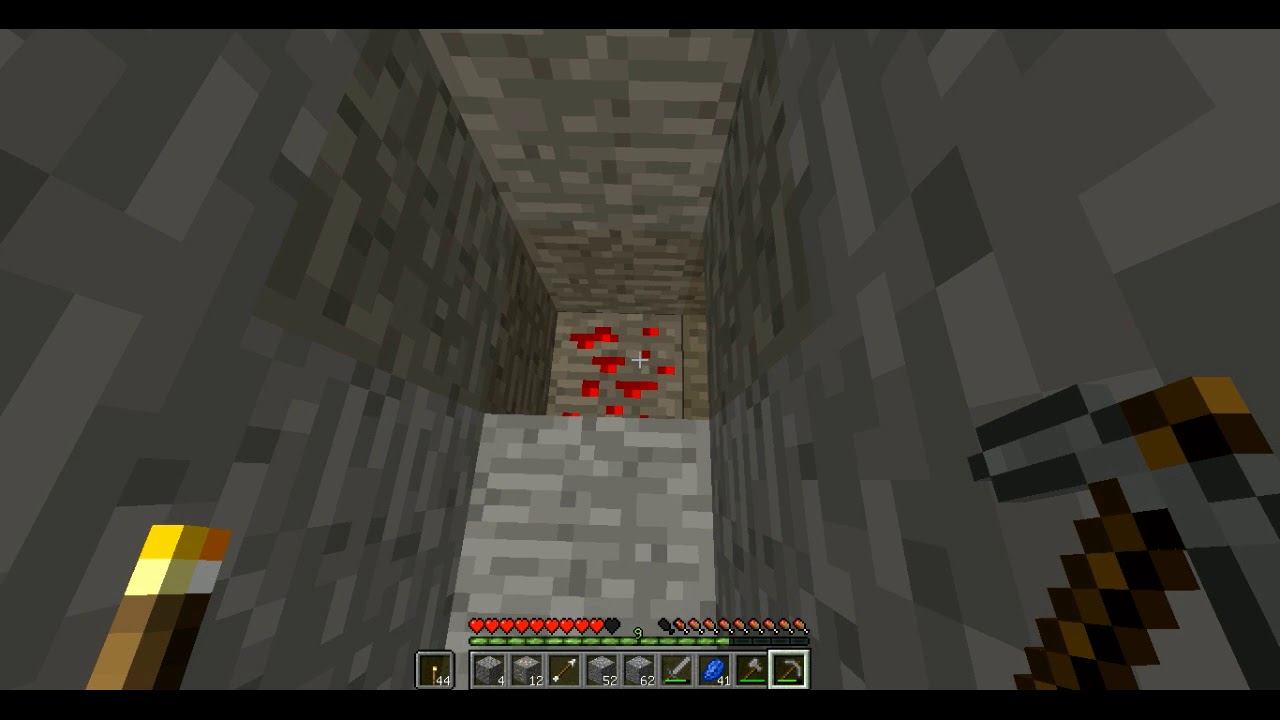Click the leftmost red heart icon
The height and width of the screenshot is (720, 1280).
point(475,625)
